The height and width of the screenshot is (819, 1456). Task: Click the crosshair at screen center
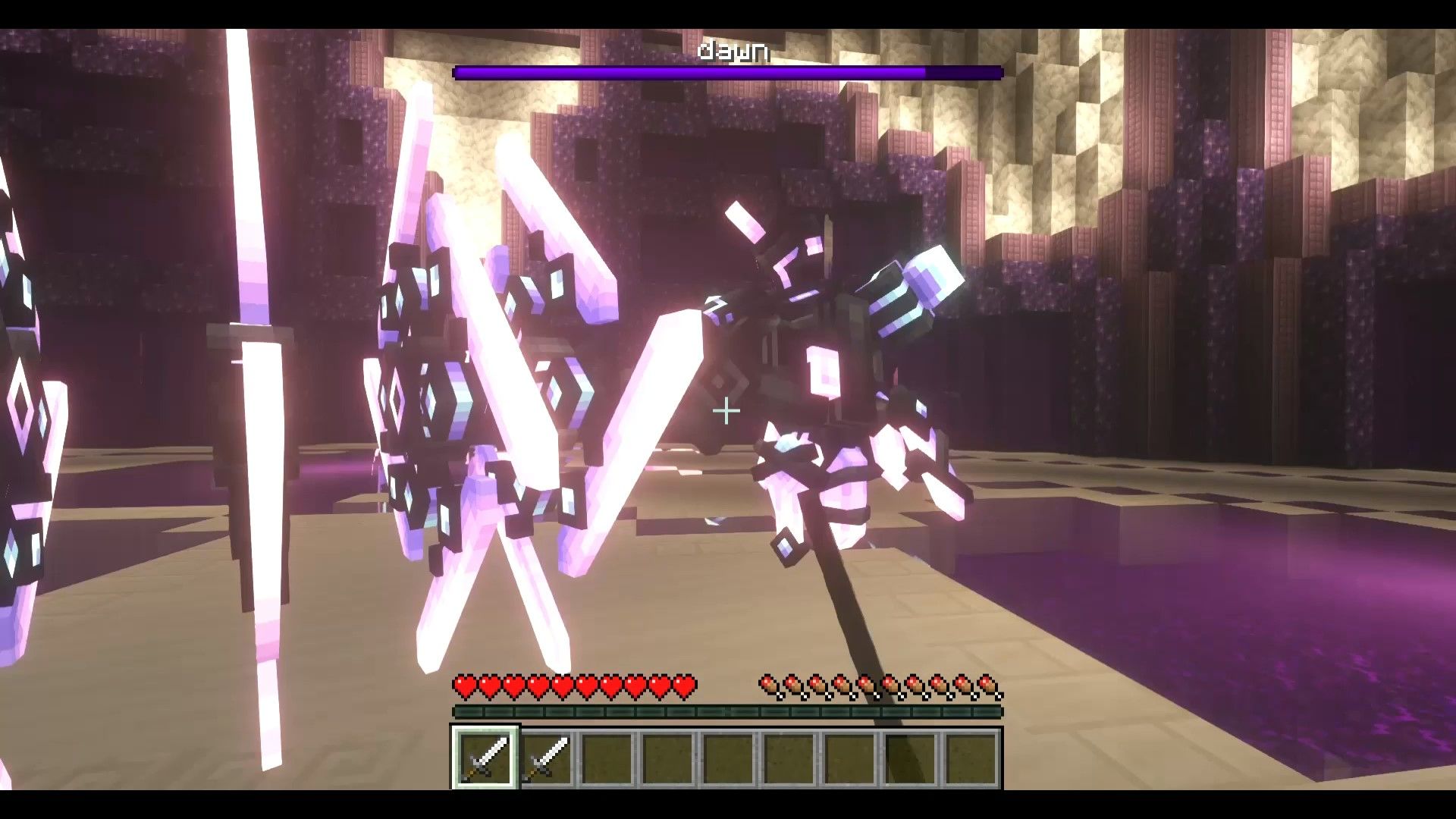[726, 409]
